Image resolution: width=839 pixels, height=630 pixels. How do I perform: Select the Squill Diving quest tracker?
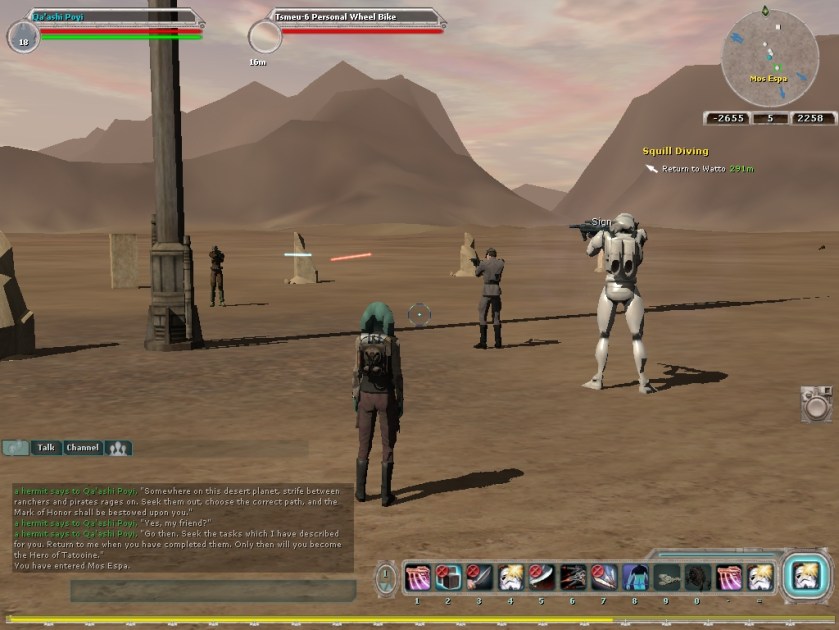point(675,152)
